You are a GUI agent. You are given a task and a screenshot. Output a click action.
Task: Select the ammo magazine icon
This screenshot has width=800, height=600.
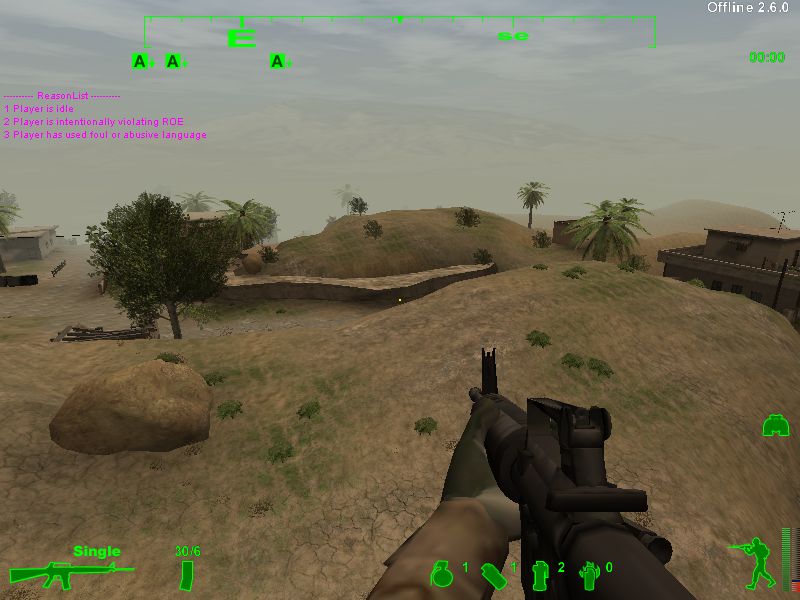point(186,575)
